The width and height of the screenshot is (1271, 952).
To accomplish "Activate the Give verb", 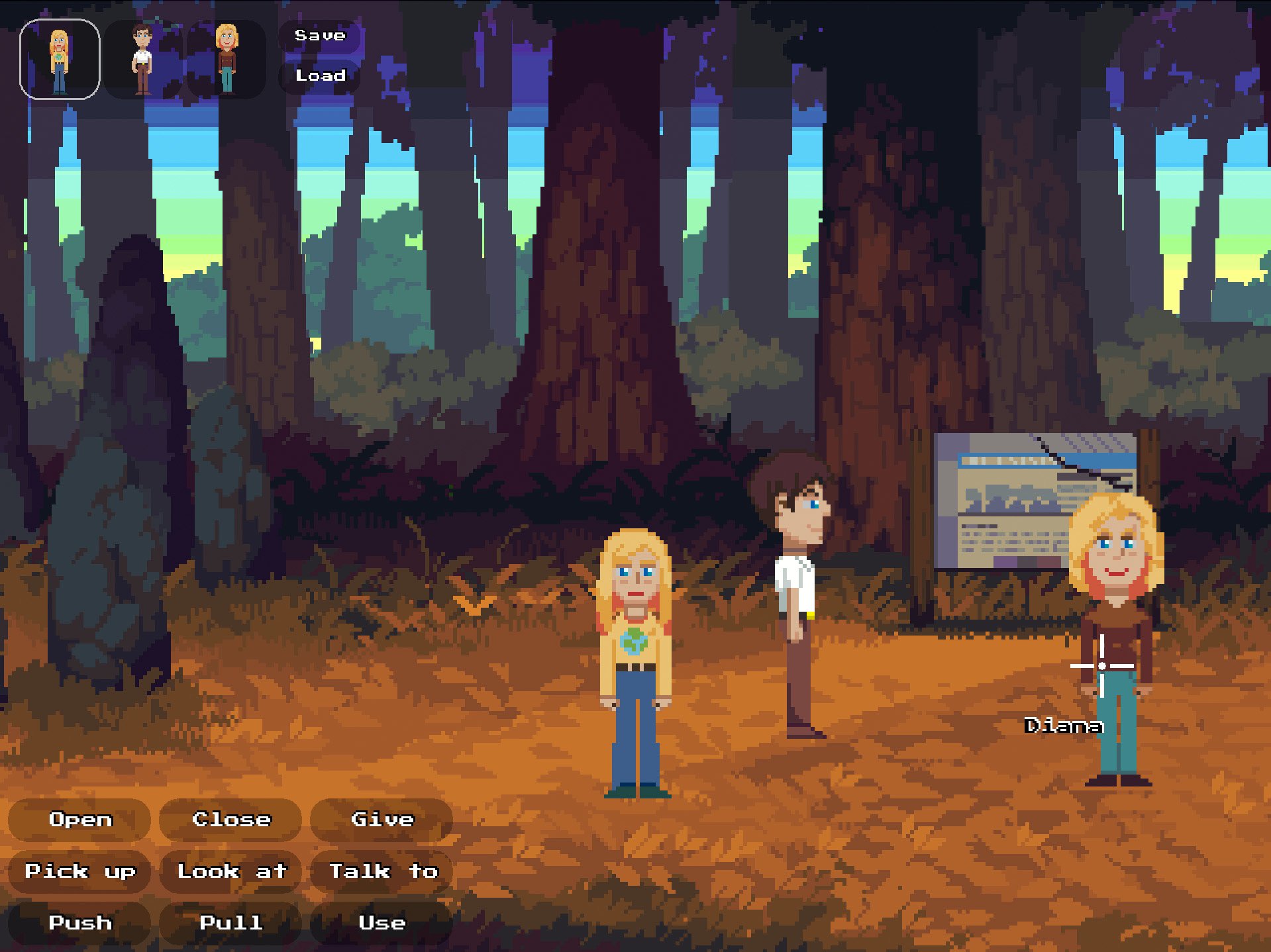I will tap(382, 820).
